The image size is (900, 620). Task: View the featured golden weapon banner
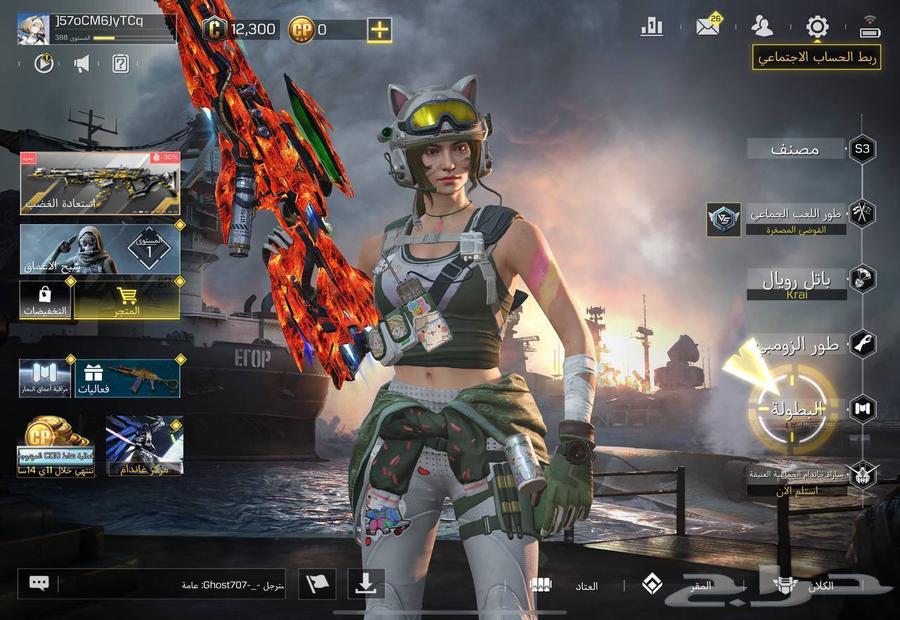pyautogui.click(x=100, y=183)
